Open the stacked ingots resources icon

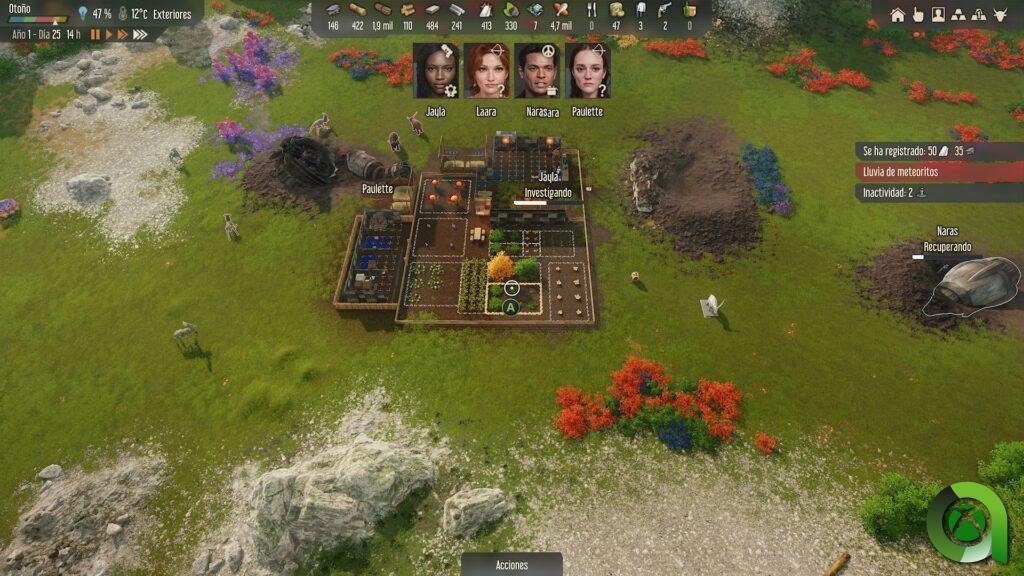(x=959, y=15)
